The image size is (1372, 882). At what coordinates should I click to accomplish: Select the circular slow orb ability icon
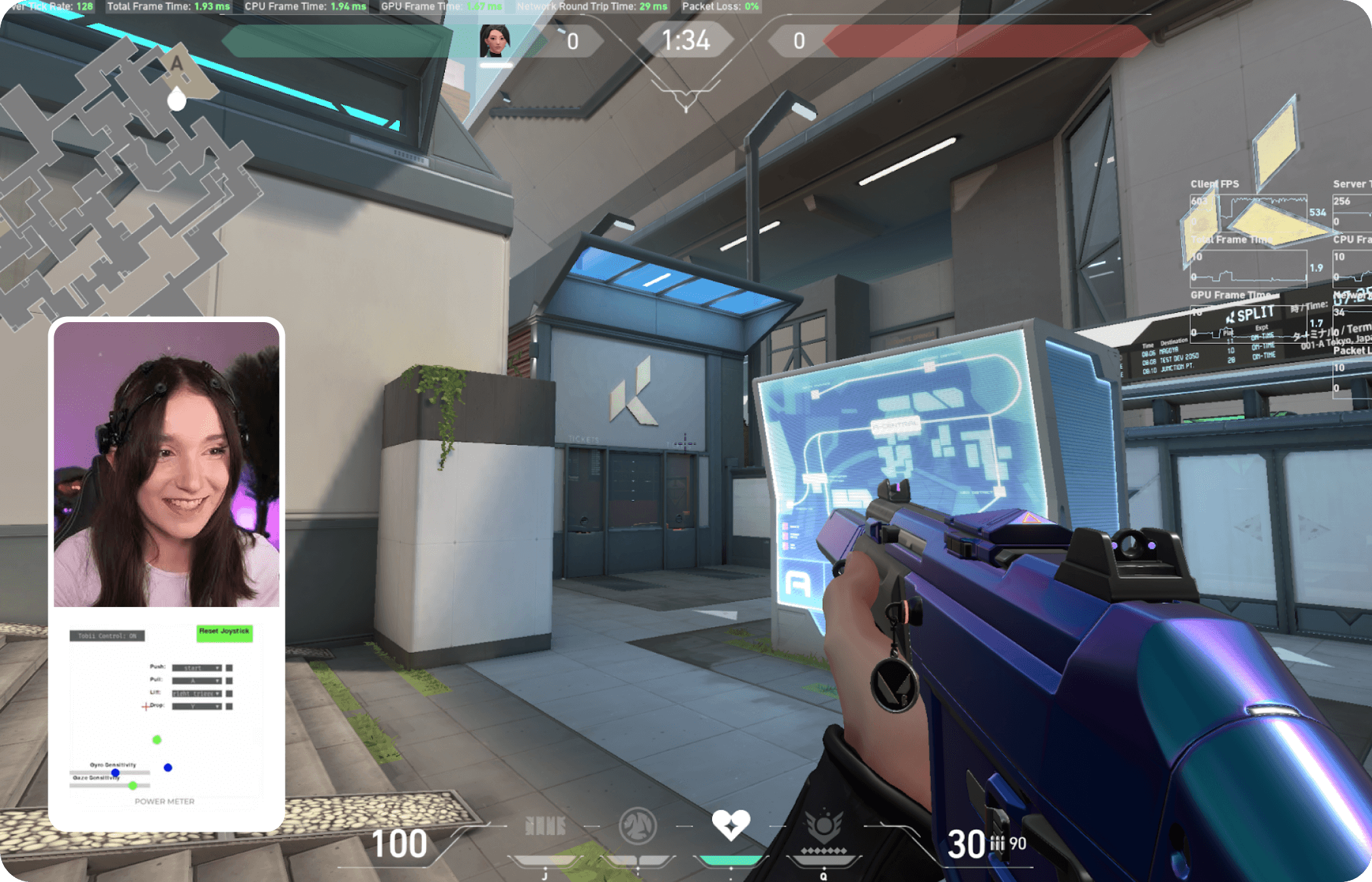pyautogui.click(x=638, y=826)
